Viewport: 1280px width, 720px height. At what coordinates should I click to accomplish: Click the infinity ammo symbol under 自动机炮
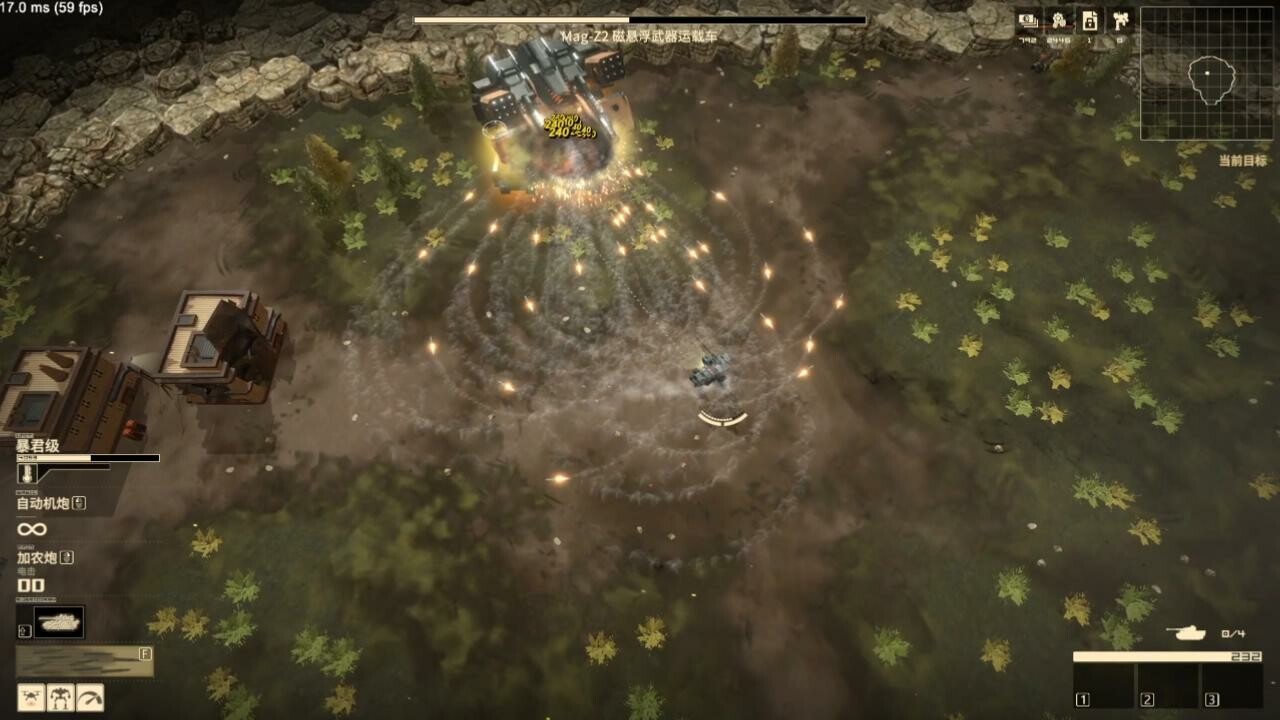[33, 529]
